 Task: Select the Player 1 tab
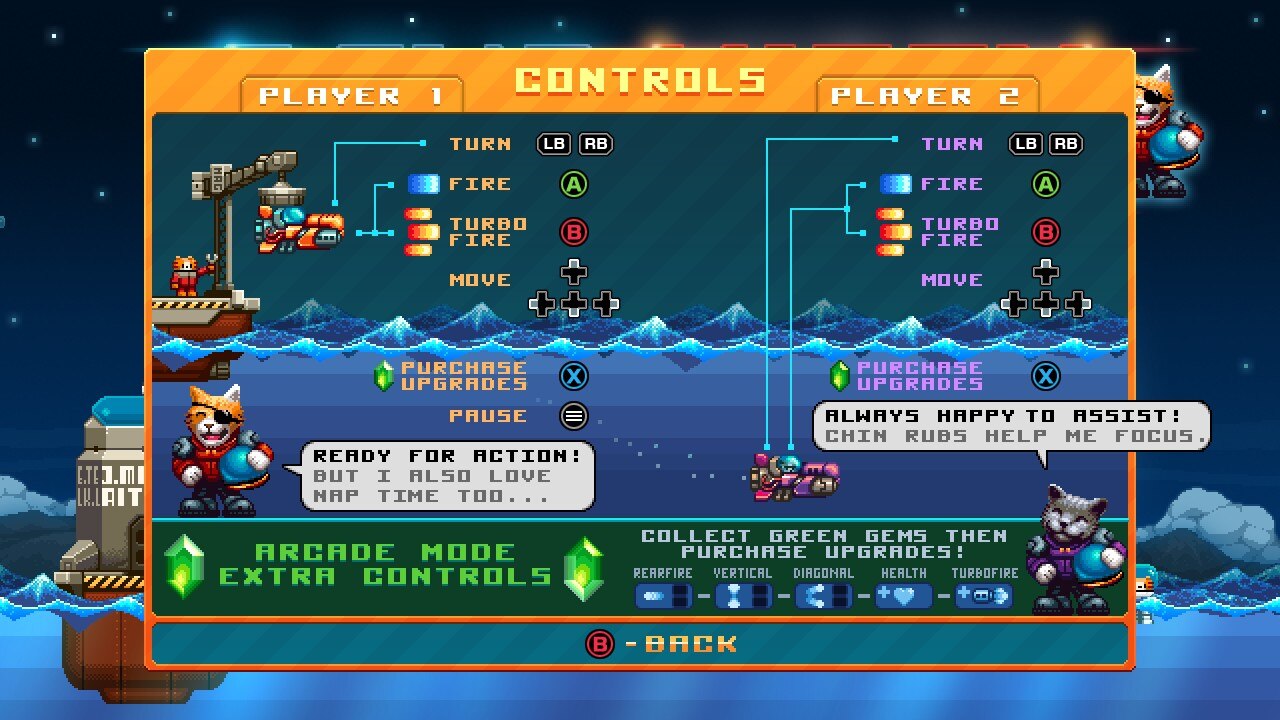point(351,96)
